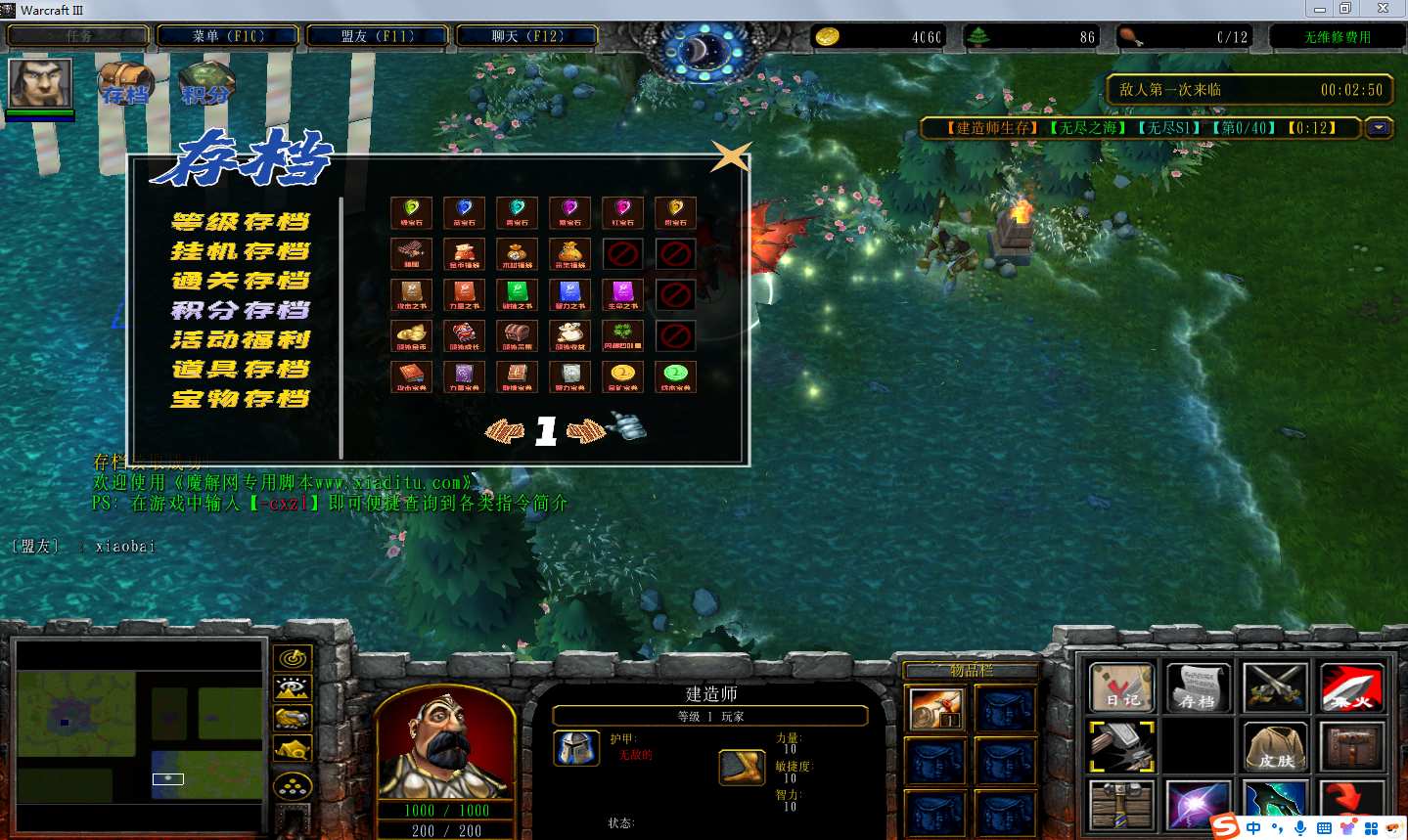Image resolution: width=1408 pixels, height=840 pixels.
Task: Select the 通关存档 category
Action: 241,281
